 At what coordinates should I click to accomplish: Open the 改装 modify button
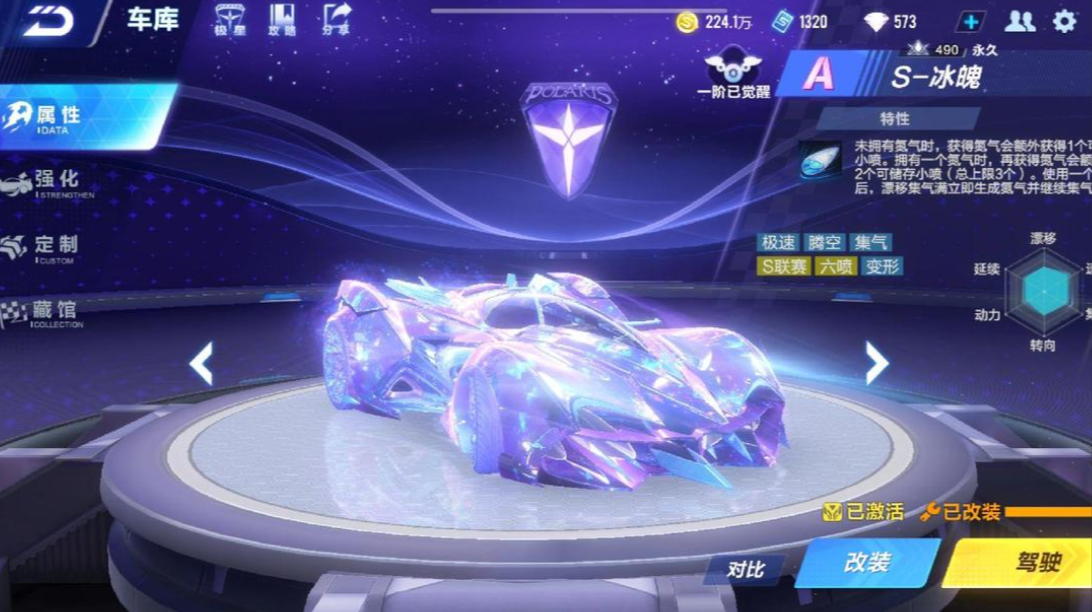click(866, 562)
